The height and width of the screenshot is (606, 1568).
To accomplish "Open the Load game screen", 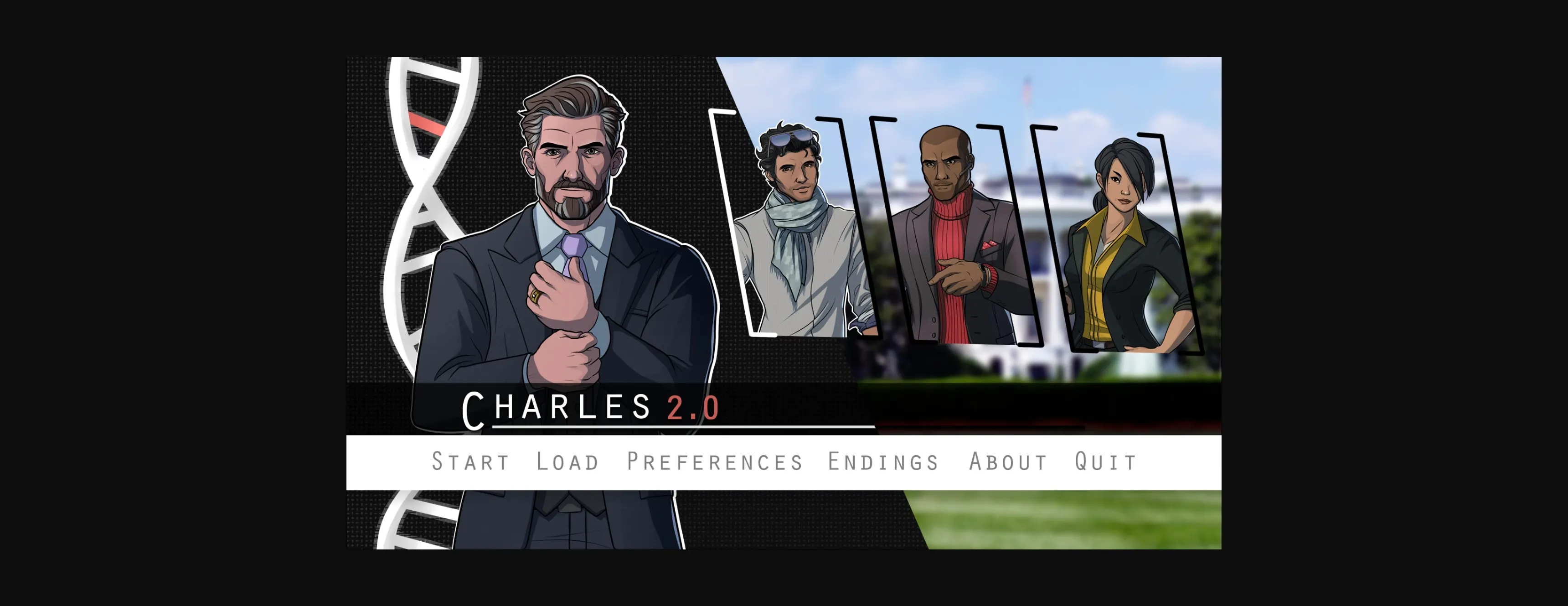I will click(567, 461).
